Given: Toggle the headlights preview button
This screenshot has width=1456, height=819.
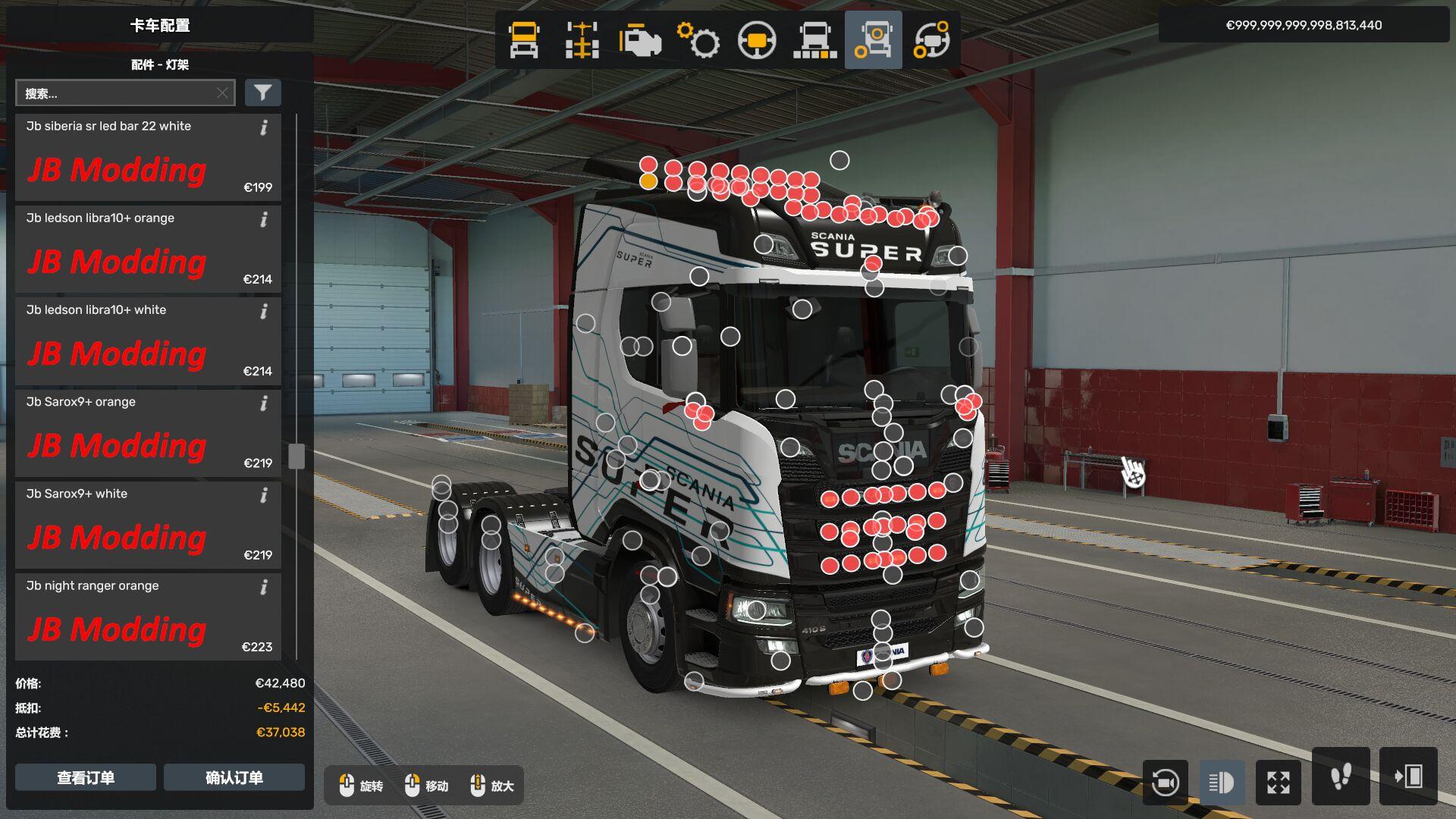Looking at the screenshot, I should pos(1221,783).
